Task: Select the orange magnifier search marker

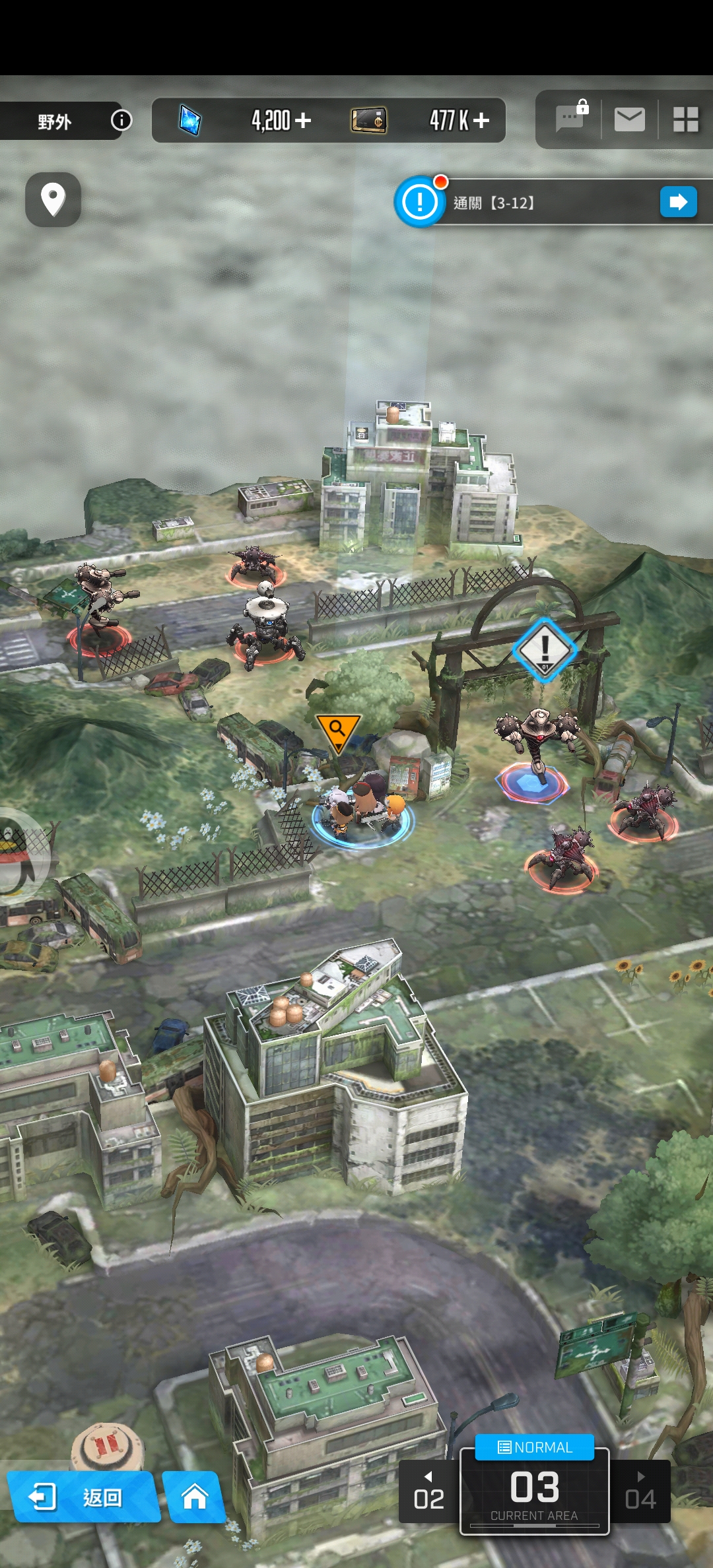Action: 337,731
